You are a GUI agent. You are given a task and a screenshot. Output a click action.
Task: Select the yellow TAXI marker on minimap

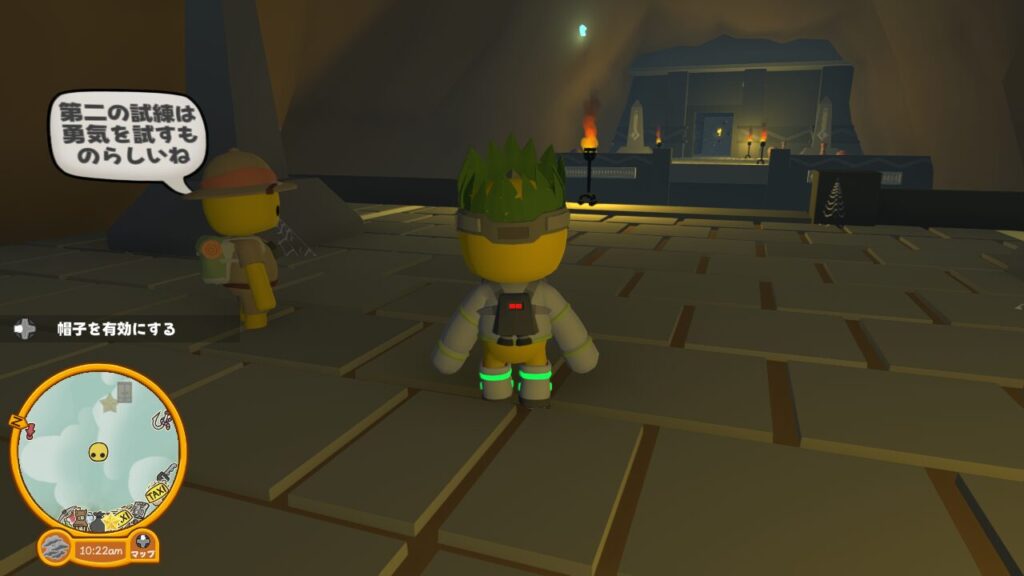pyautogui.click(x=158, y=493)
